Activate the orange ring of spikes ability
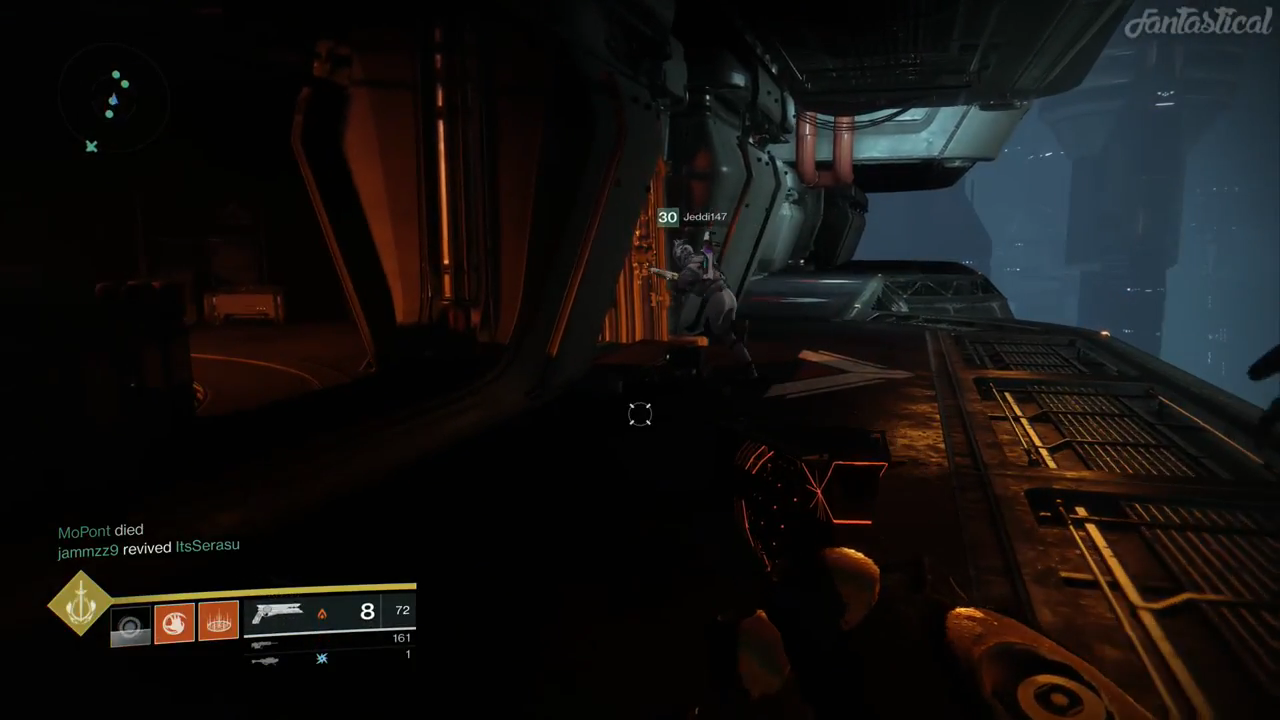The image size is (1280, 720). click(218, 624)
